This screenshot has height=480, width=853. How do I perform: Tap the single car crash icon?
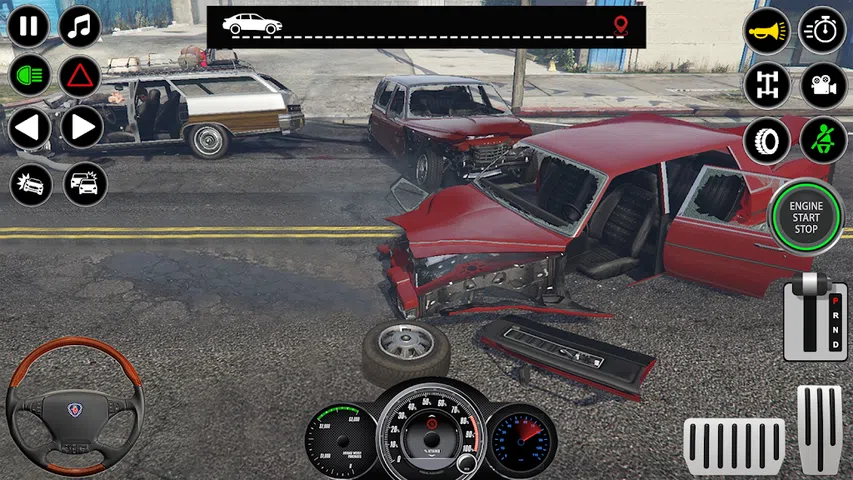coord(30,184)
